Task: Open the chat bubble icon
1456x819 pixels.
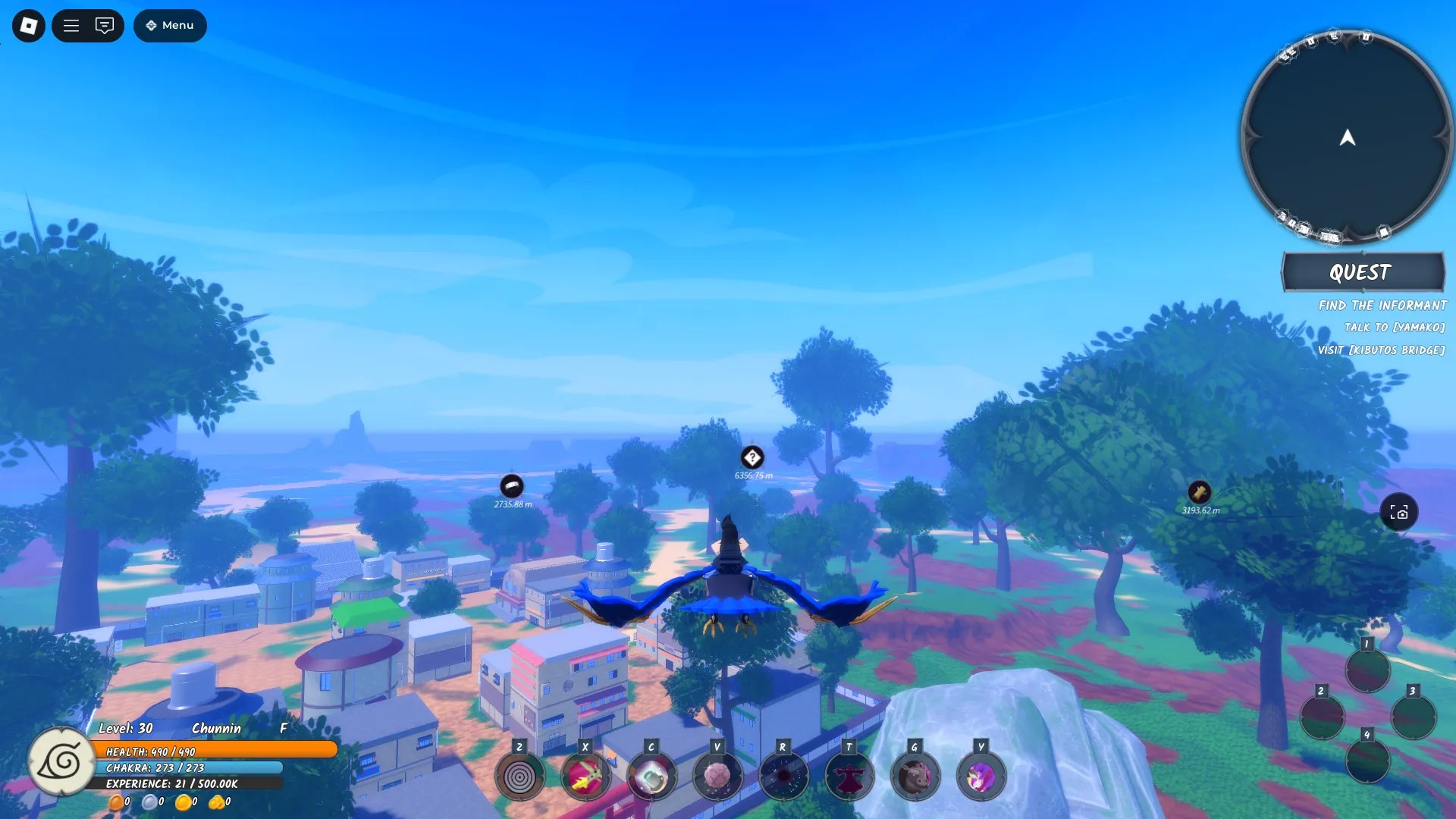Action: point(105,25)
